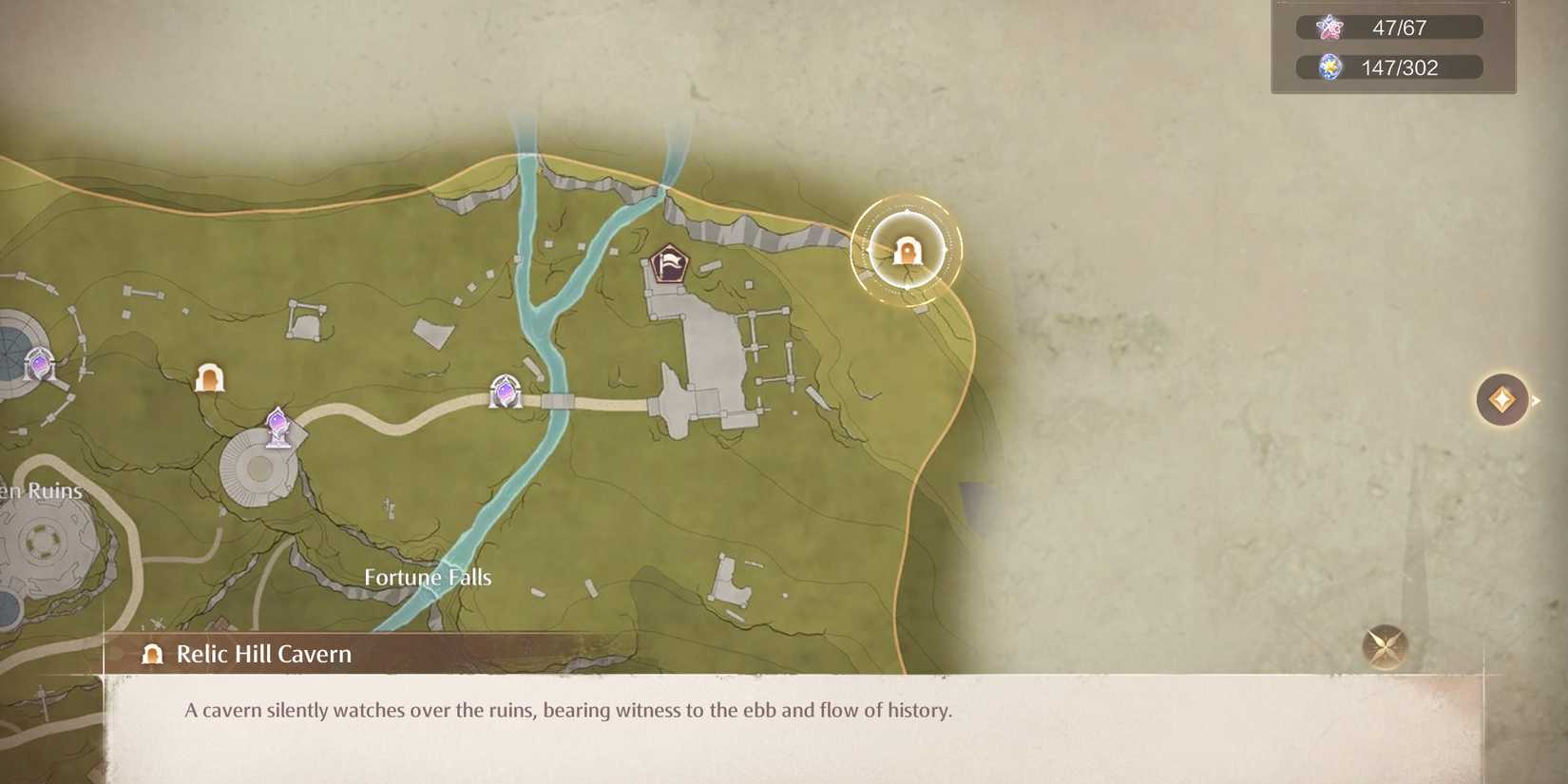Expand the side panel using the right-edge arrow
This screenshot has height=784, width=1568.
[x=1534, y=399]
